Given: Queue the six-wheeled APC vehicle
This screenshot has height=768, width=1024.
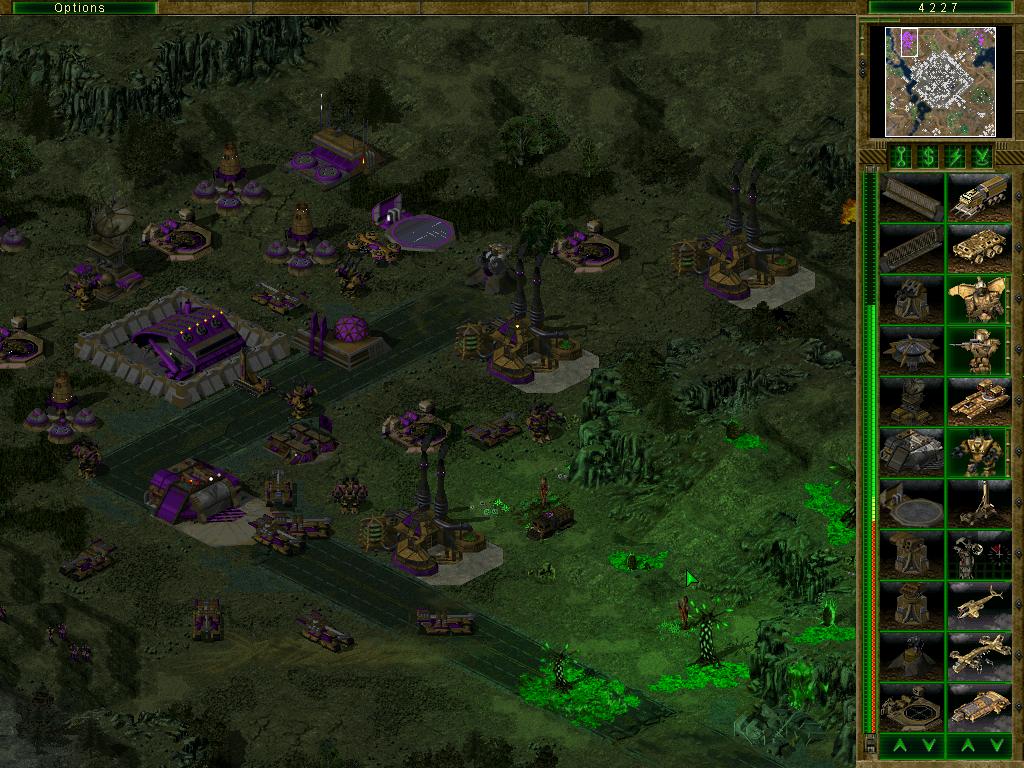Looking at the screenshot, I should [979, 249].
